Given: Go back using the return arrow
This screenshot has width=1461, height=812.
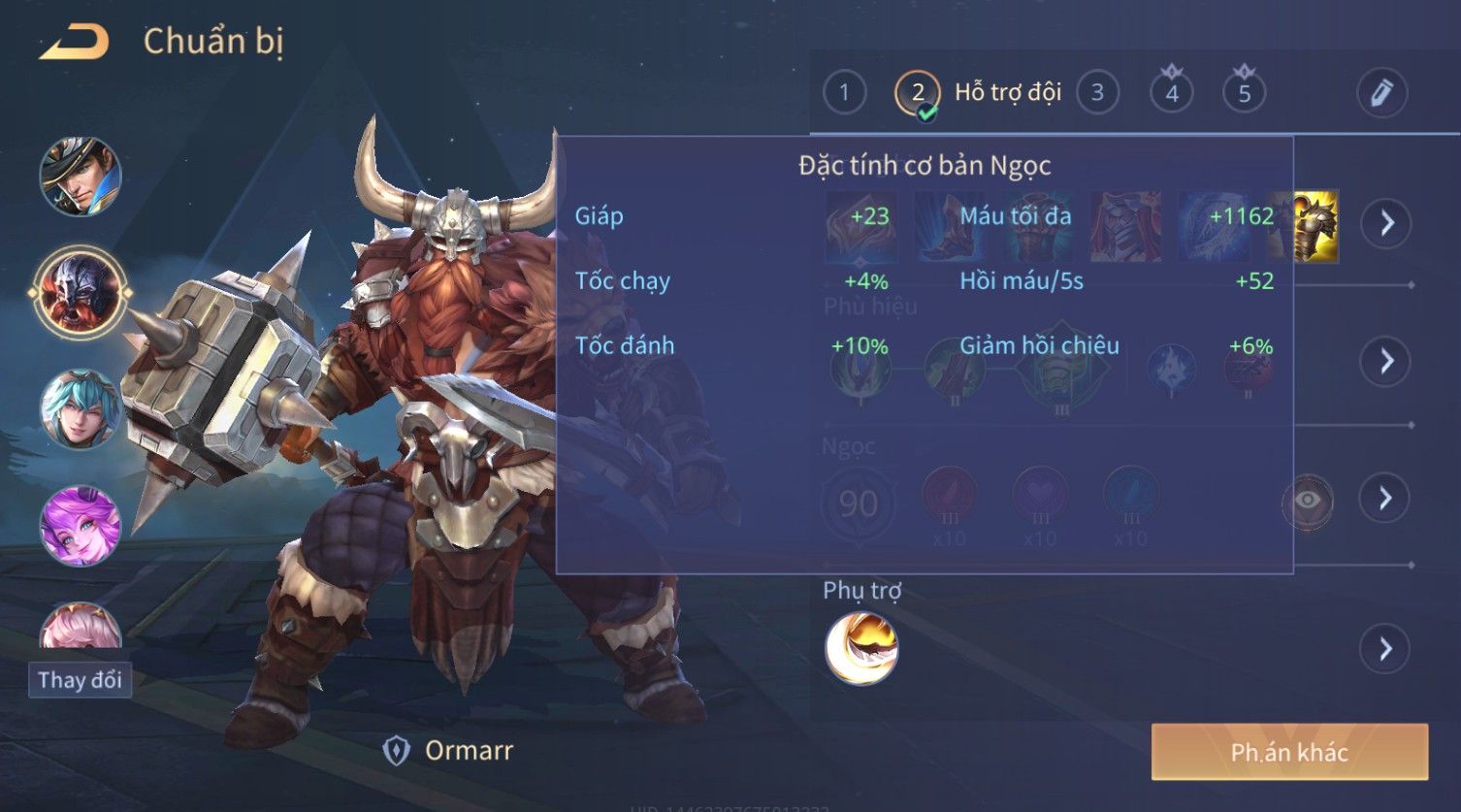Looking at the screenshot, I should click(x=74, y=43).
